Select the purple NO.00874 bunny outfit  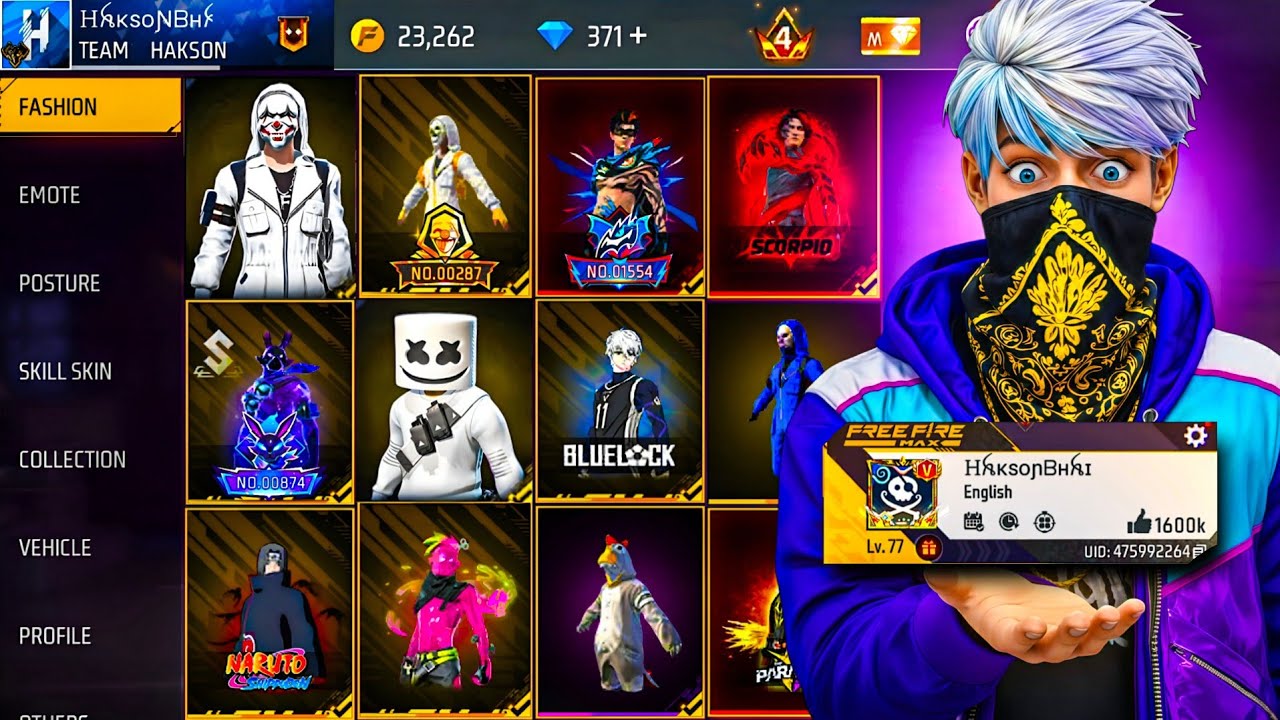click(270, 400)
